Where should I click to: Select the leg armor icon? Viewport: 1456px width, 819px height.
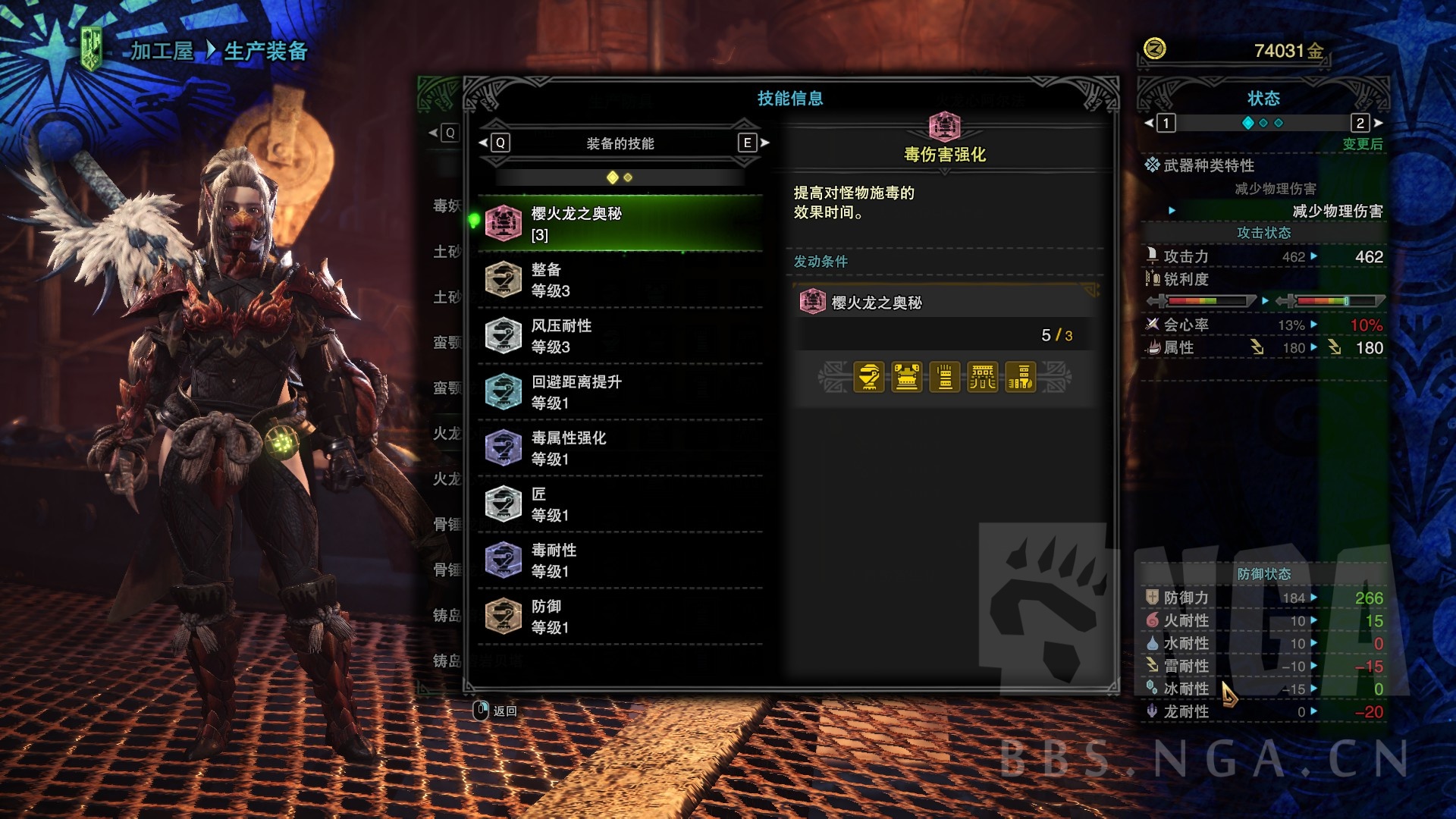[1021, 378]
